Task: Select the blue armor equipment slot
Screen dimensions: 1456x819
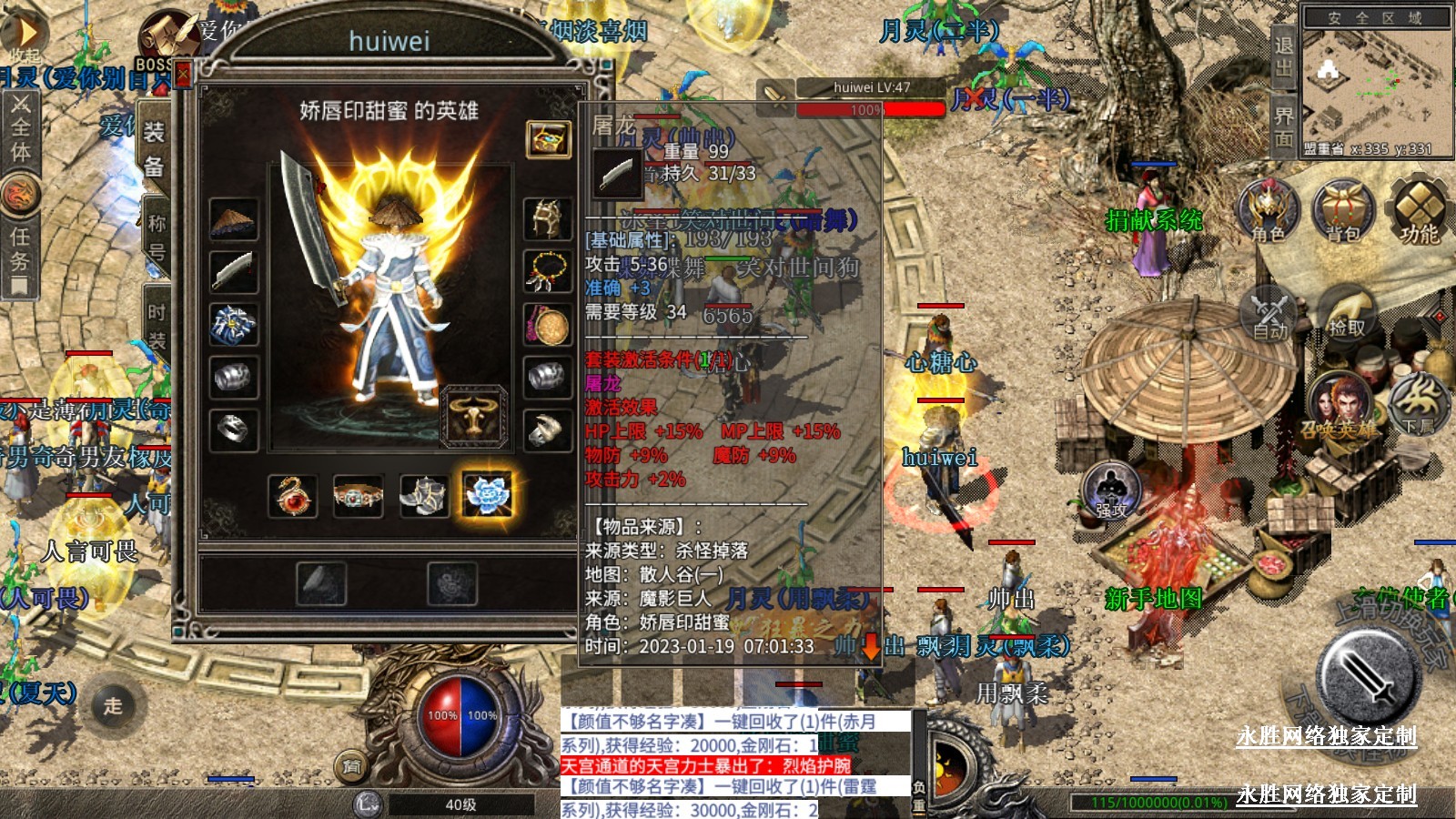Action: (x=233, y=324)
